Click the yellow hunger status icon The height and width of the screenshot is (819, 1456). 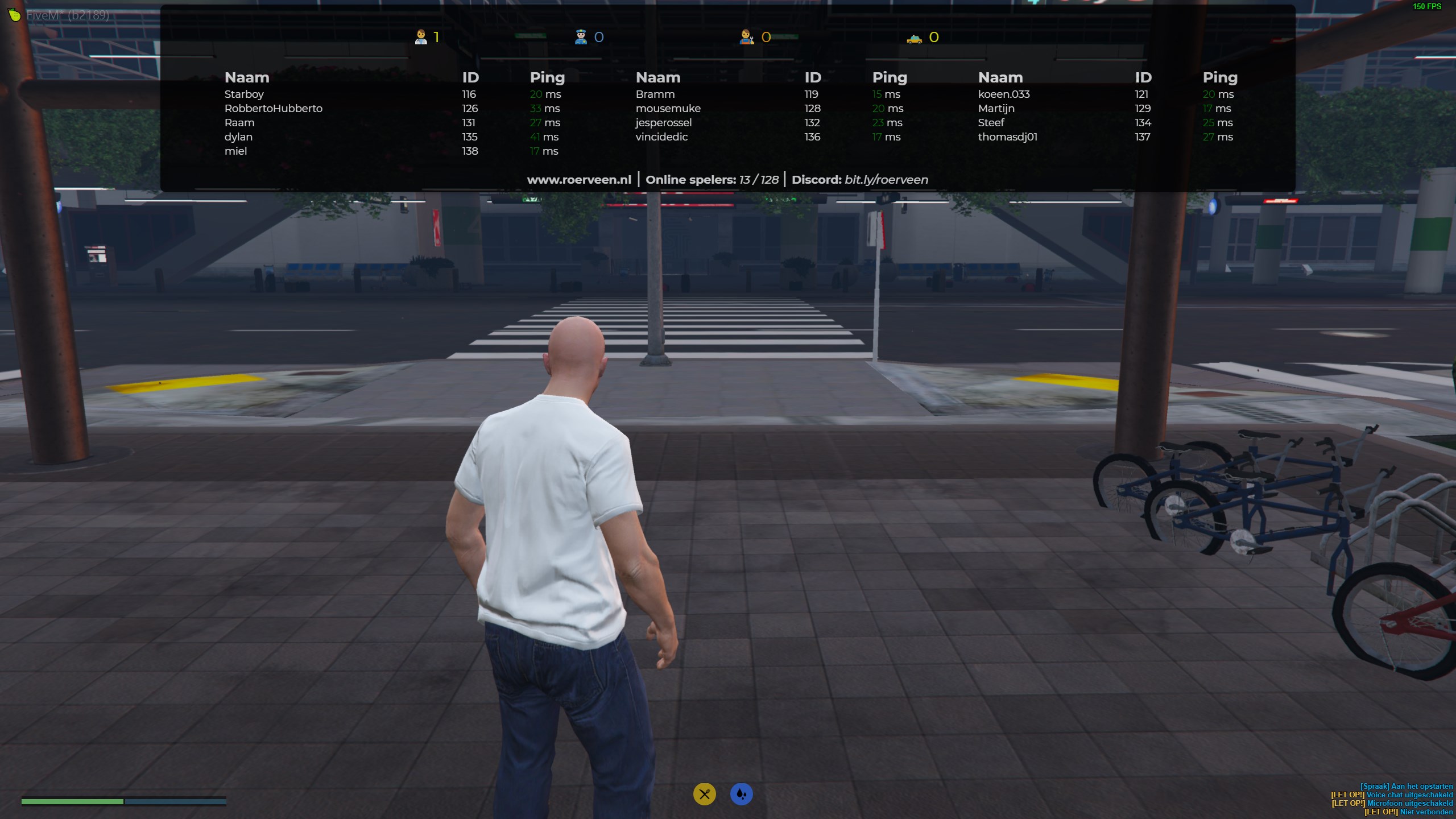[704, 794]
